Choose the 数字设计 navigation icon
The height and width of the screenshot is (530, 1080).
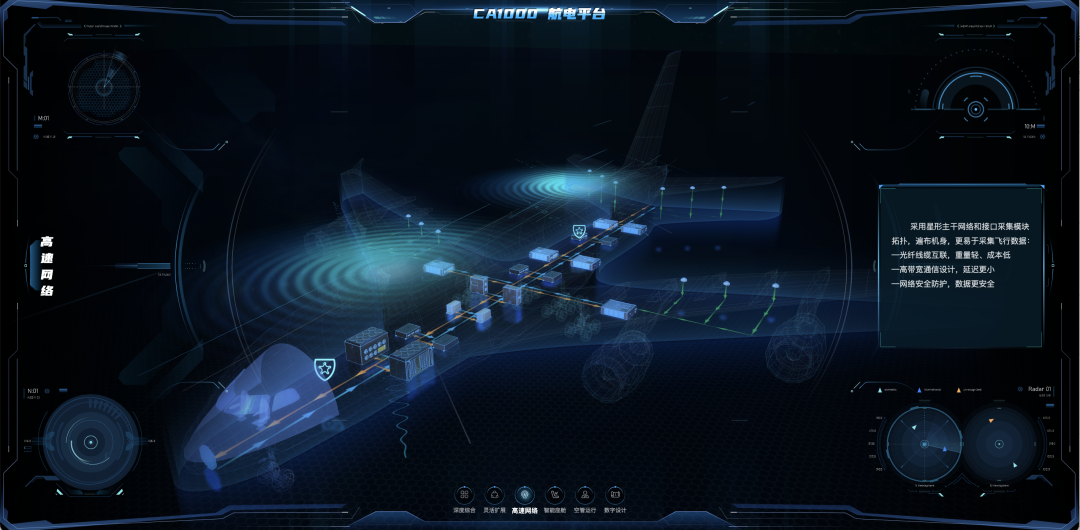[616, 495]
